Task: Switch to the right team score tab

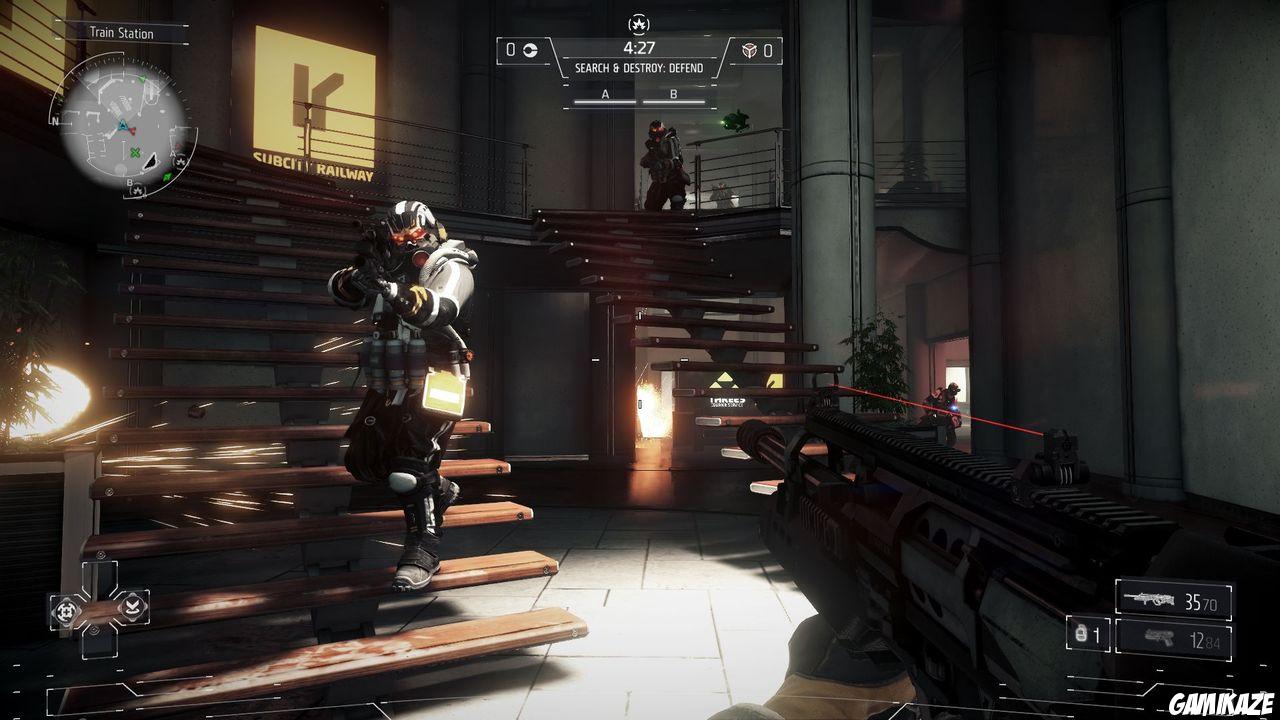Action: [x=766, y=50]
